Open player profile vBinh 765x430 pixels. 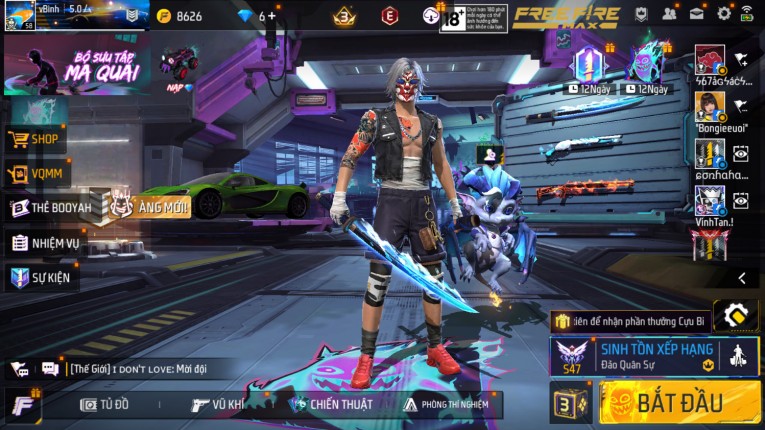(x=20, y=15)
